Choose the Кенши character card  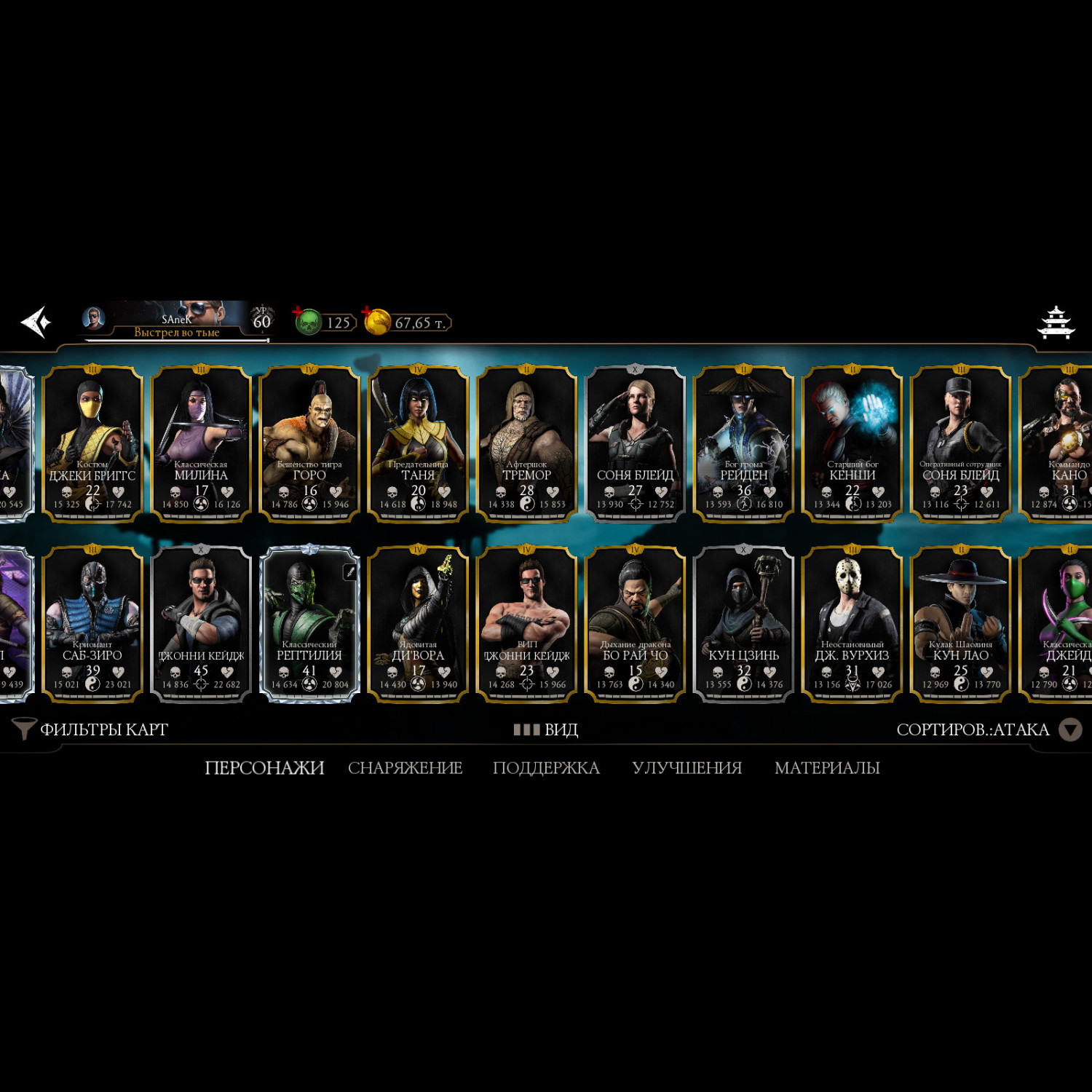[852, 443]
